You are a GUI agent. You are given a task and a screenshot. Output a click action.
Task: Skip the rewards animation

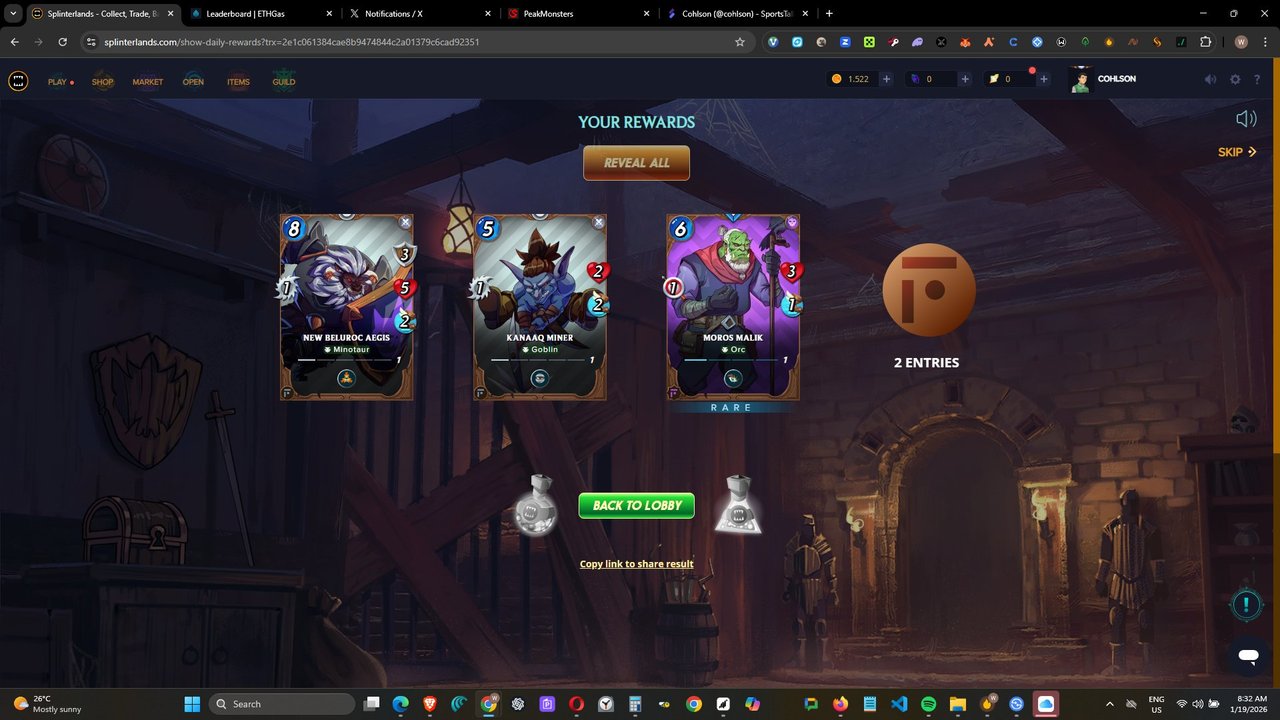pyautogui.click(x=1236, y=152)
